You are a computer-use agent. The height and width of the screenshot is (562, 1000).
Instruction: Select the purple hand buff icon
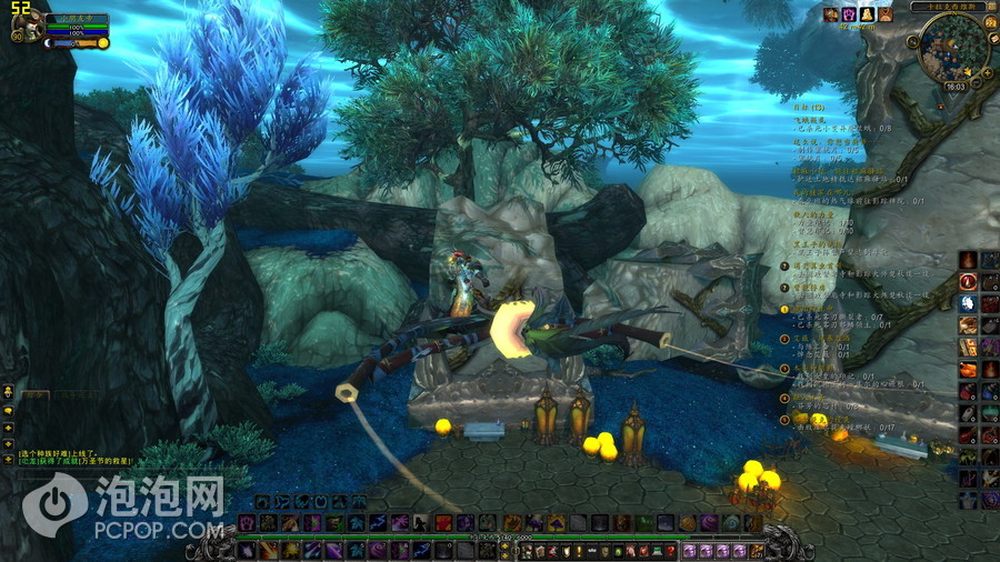tap(848, 14)
